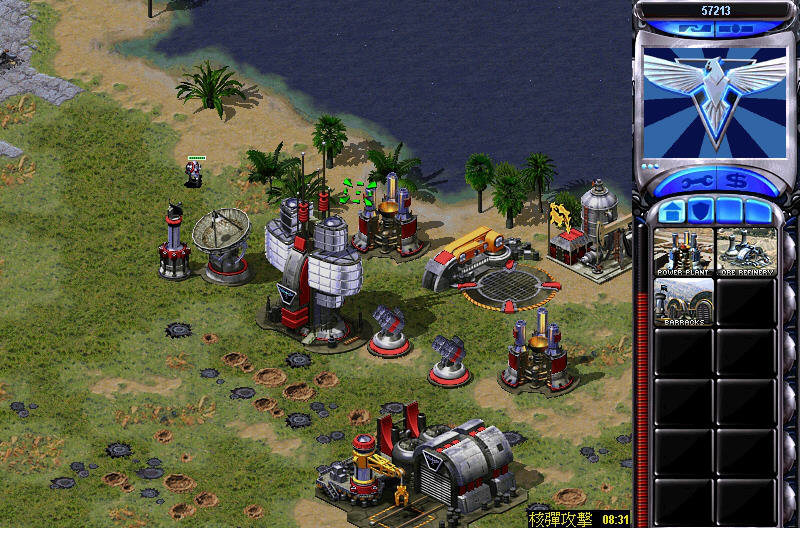Toggle the dollar-sign sell mode button
Viewport: 800px width, 549px height.
(x=736, y=182)
